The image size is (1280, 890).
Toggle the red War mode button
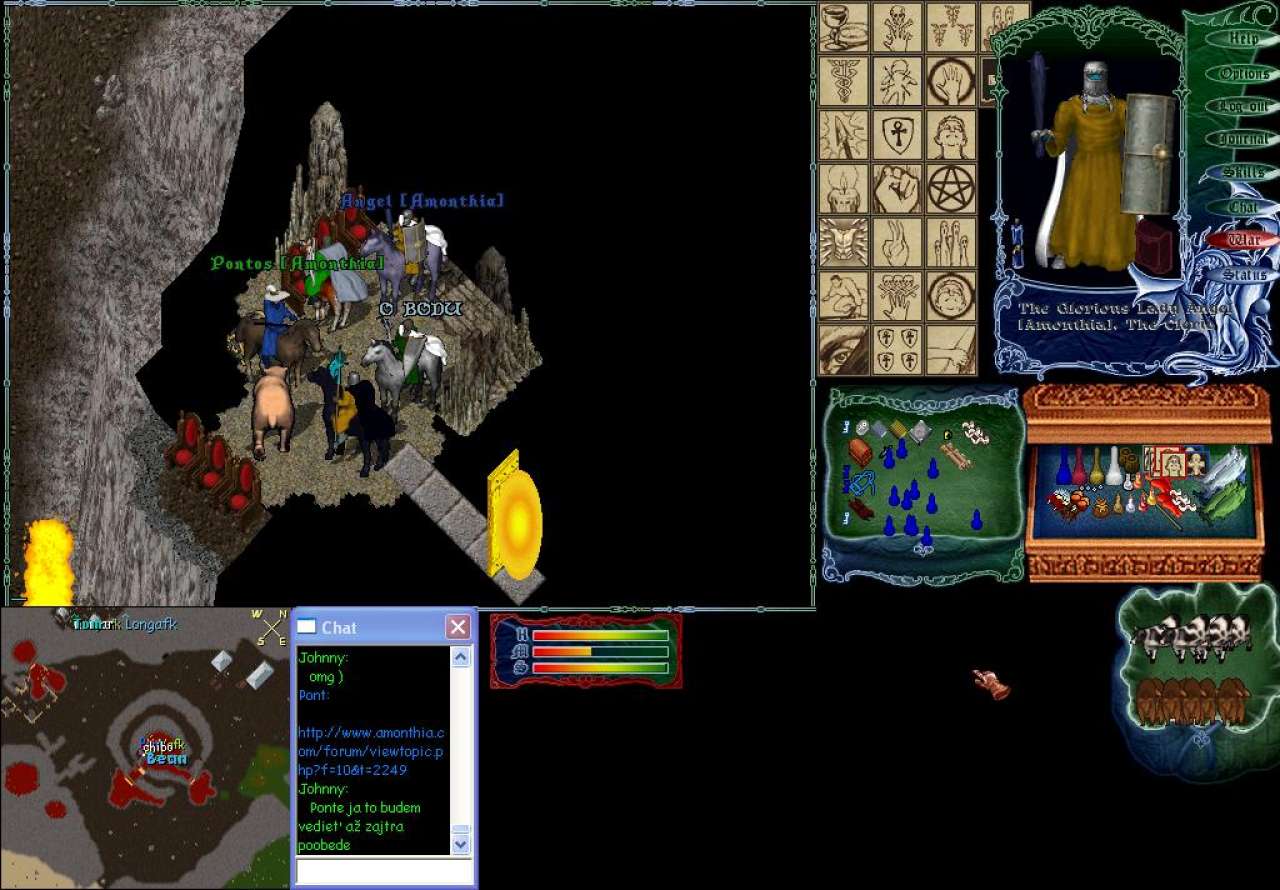1243,240
